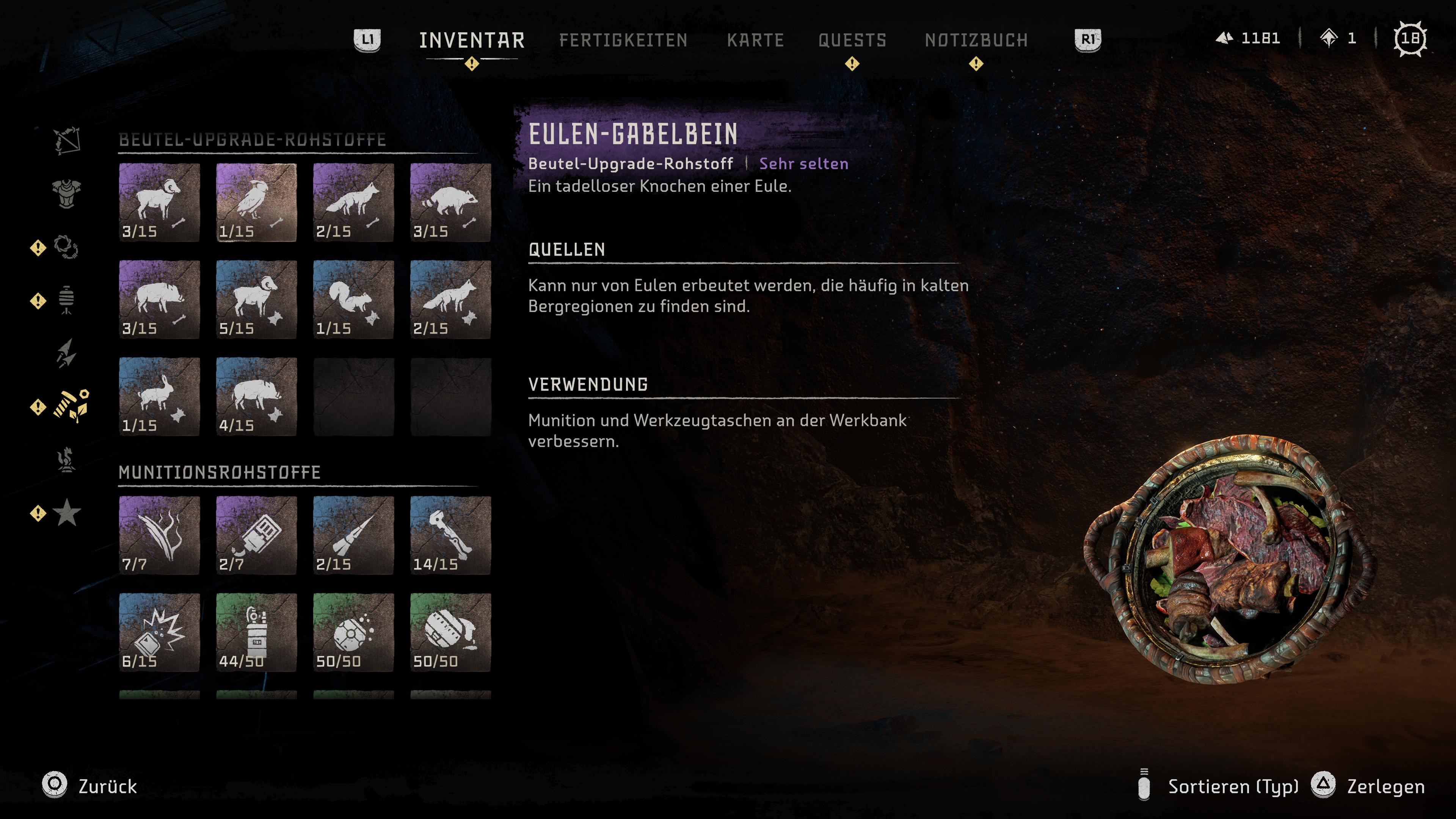Show the Notizbuch tab
The image size is (1456, 819).
pyautogui.click(x=976, y=40)
